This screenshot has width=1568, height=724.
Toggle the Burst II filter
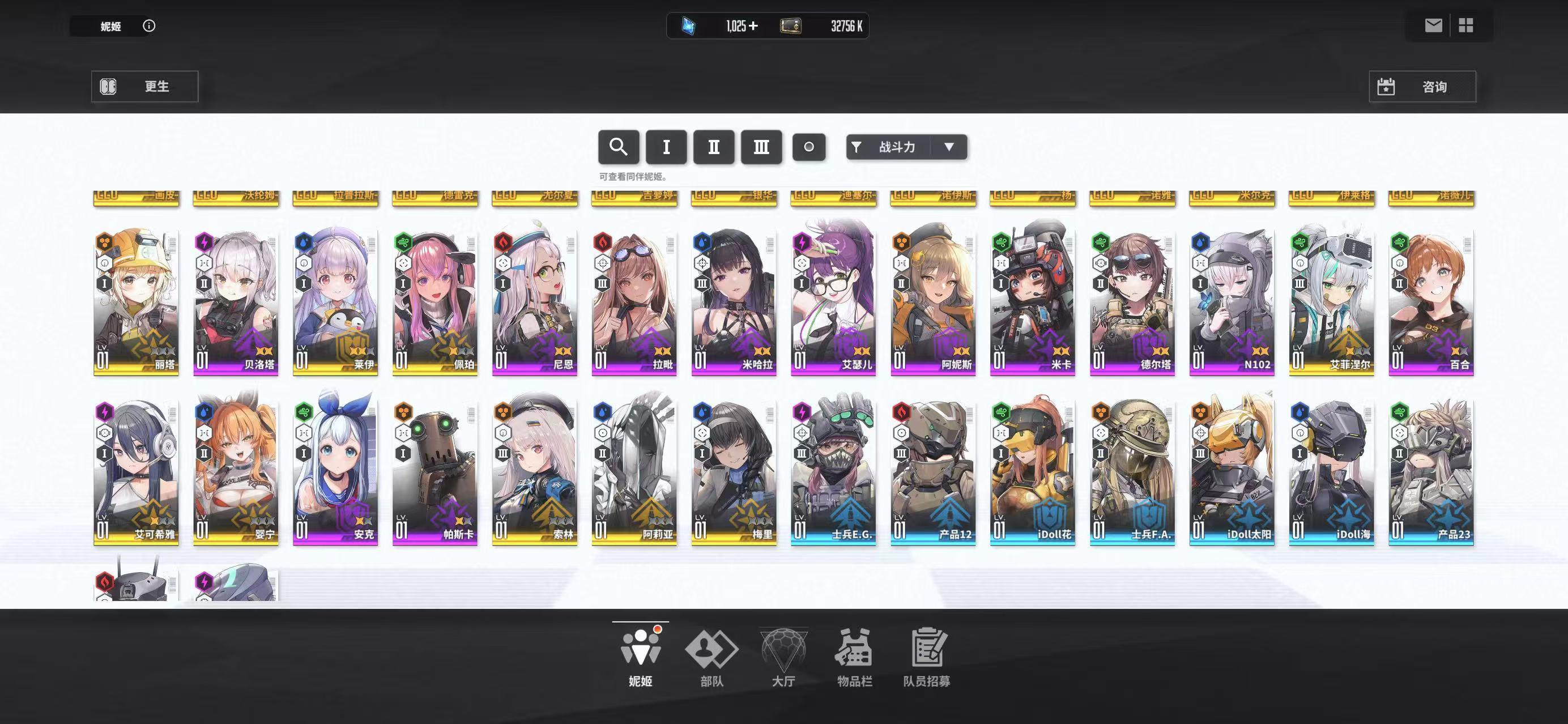click(x=713, y=147)
